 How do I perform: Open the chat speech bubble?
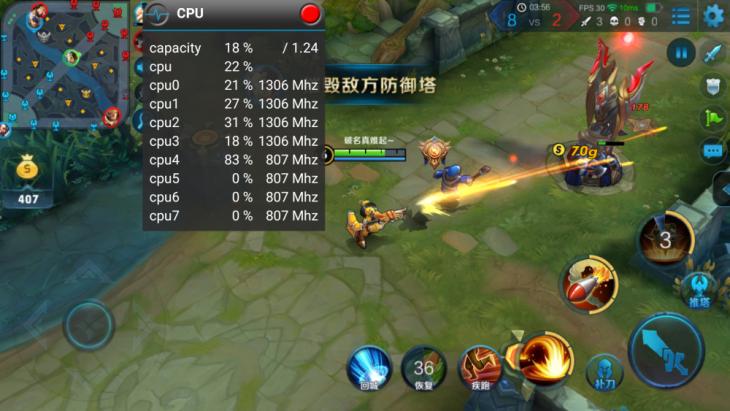click(x=712, y=151)
